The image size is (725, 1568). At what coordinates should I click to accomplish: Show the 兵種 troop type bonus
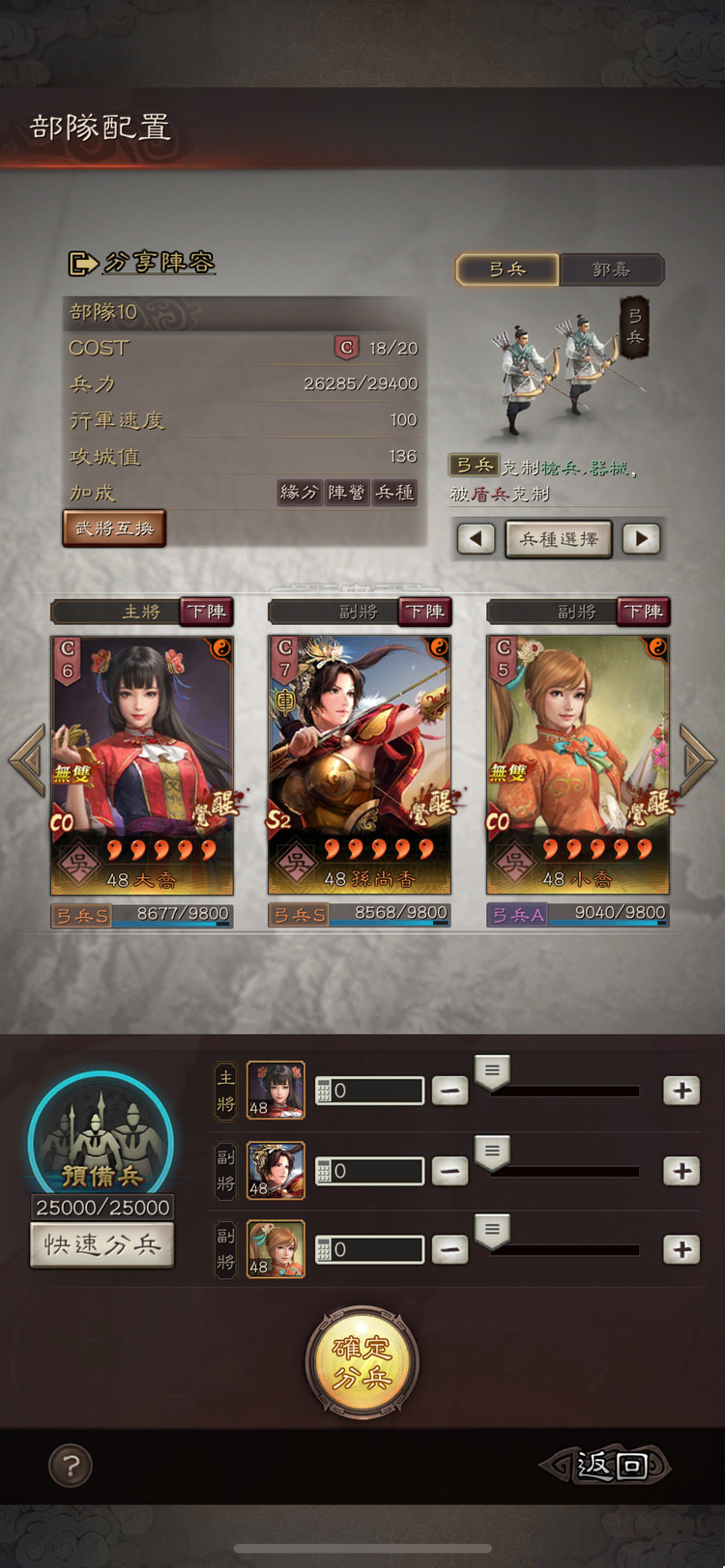[x=394, y=493]
